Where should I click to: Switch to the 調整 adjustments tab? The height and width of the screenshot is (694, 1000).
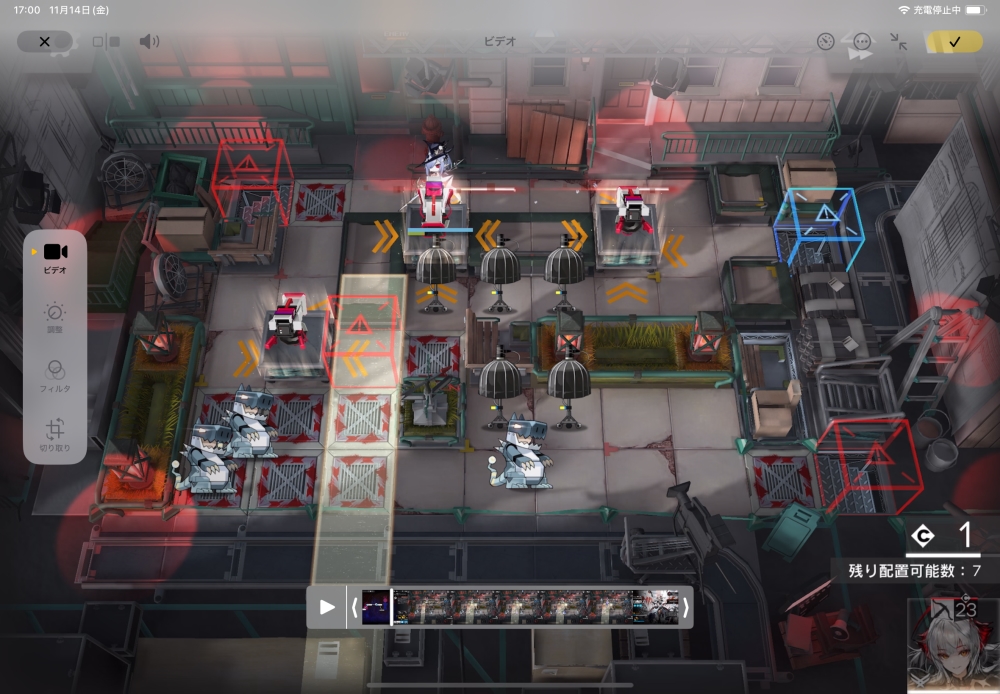(55, 318)
